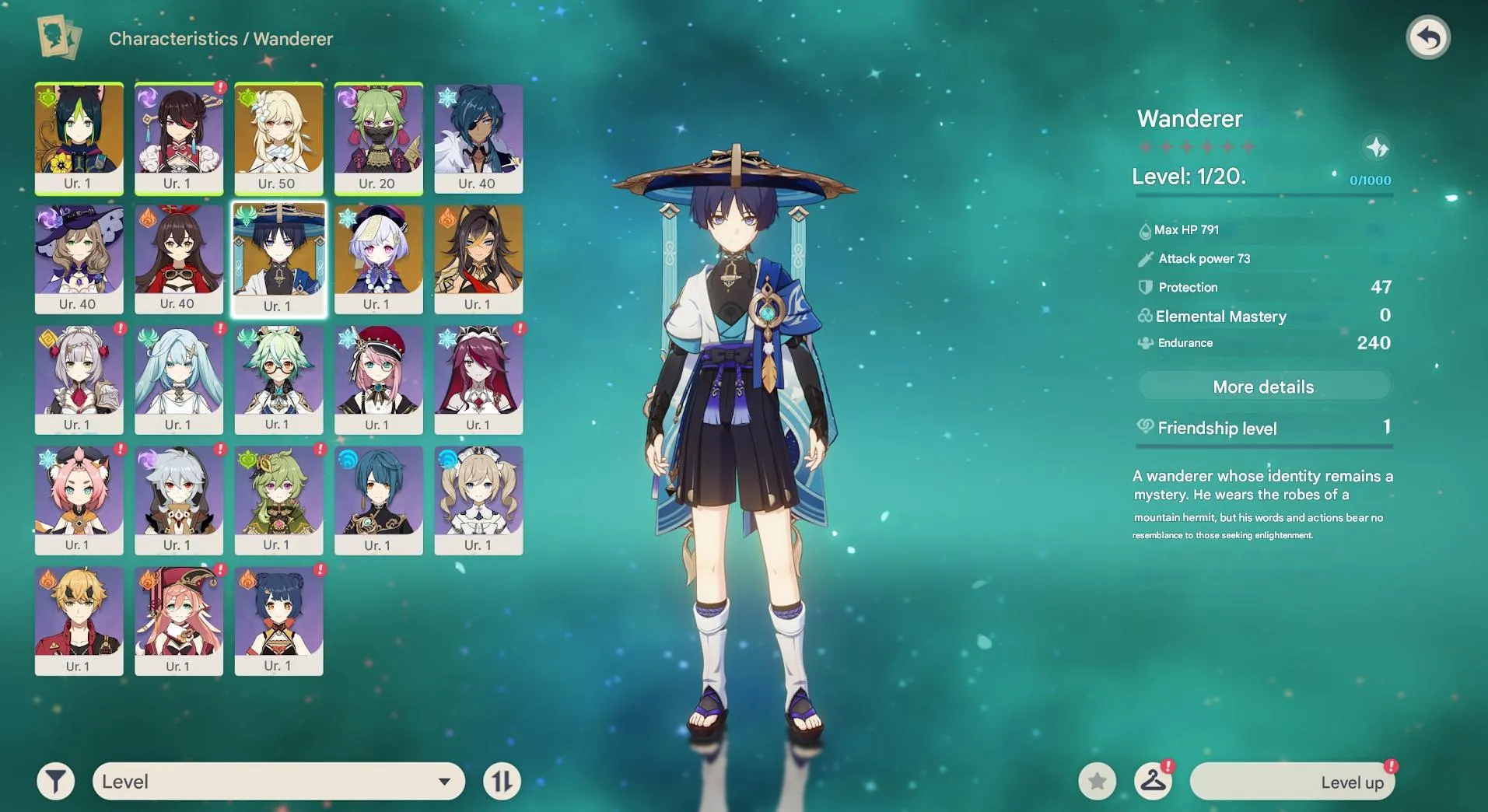Click the Level up button
Image resolution: width=1488 pixels, height=812 pixels.
click(1292, 782)
